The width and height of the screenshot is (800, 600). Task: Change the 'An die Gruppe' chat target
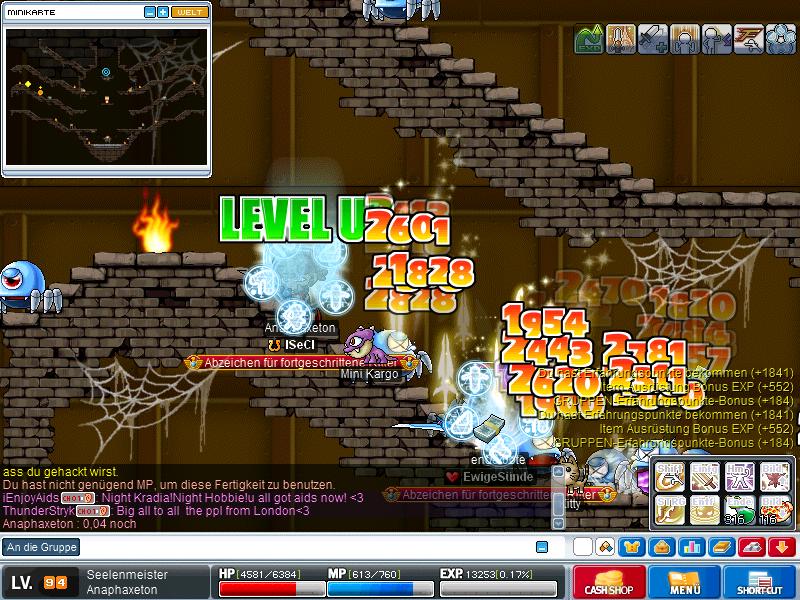tap(42, 547)
